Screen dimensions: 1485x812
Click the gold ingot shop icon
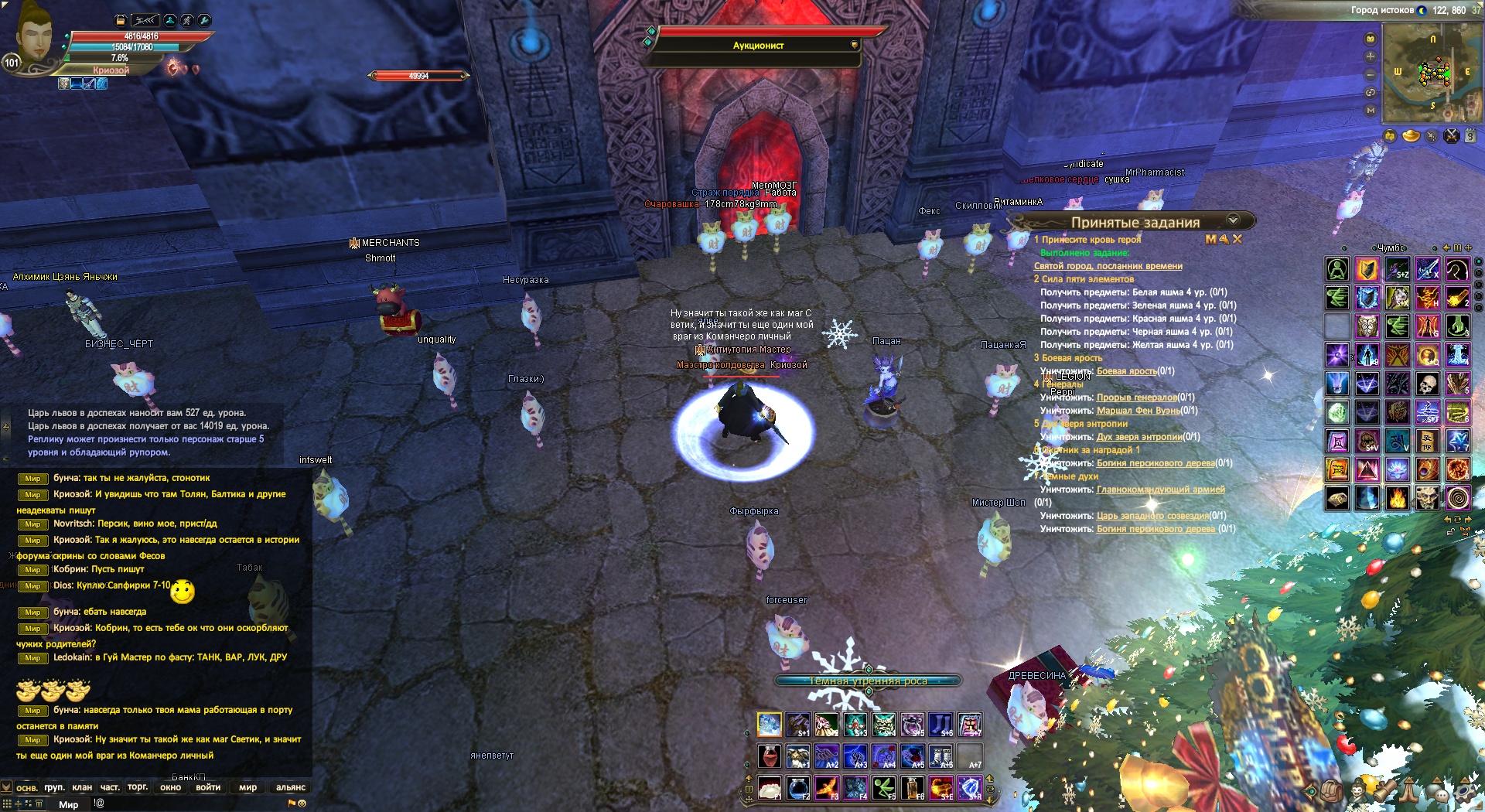pos(1411,136)
